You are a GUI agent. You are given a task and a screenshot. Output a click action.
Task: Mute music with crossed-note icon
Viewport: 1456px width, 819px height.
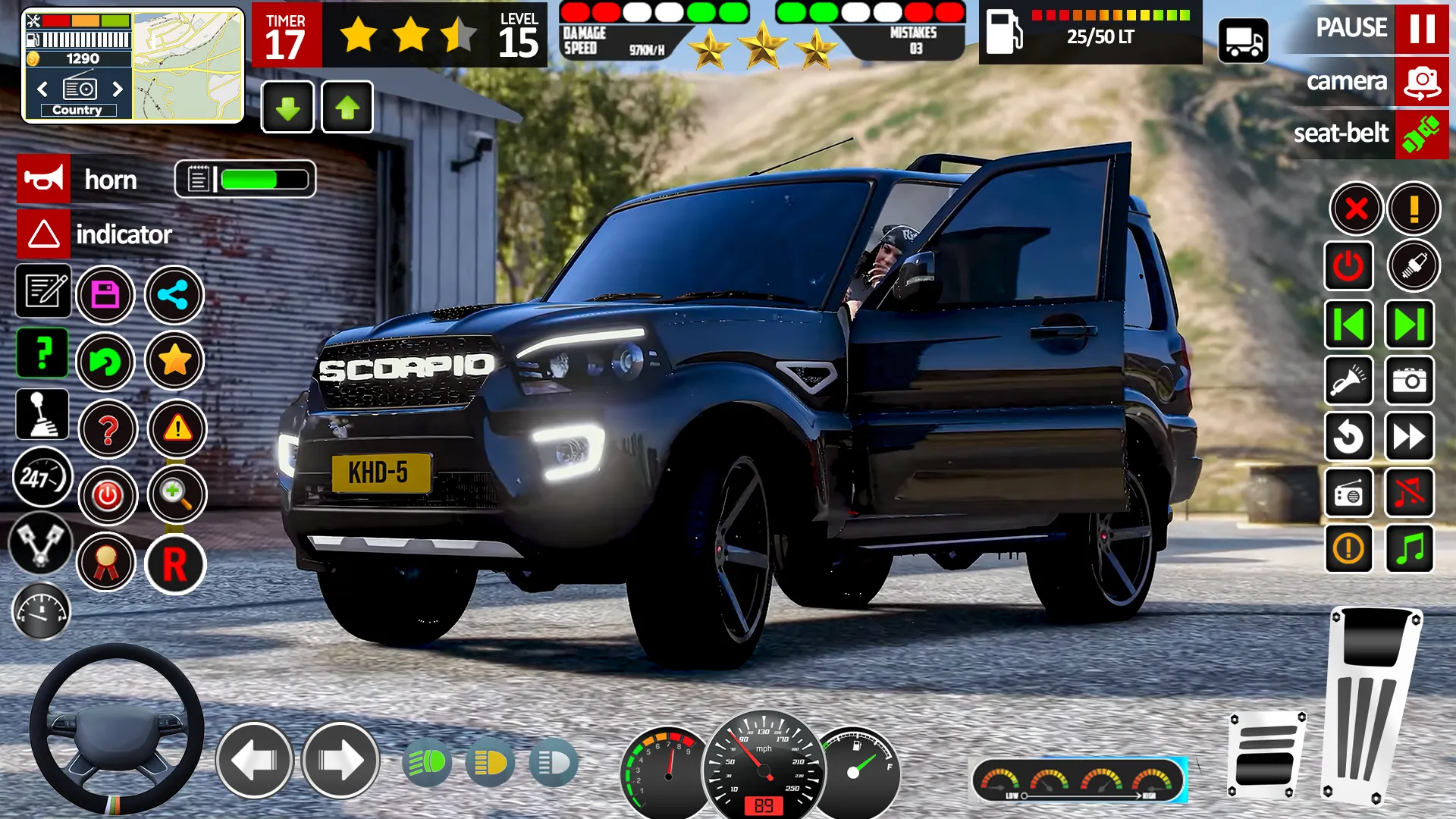point(1410,493)
